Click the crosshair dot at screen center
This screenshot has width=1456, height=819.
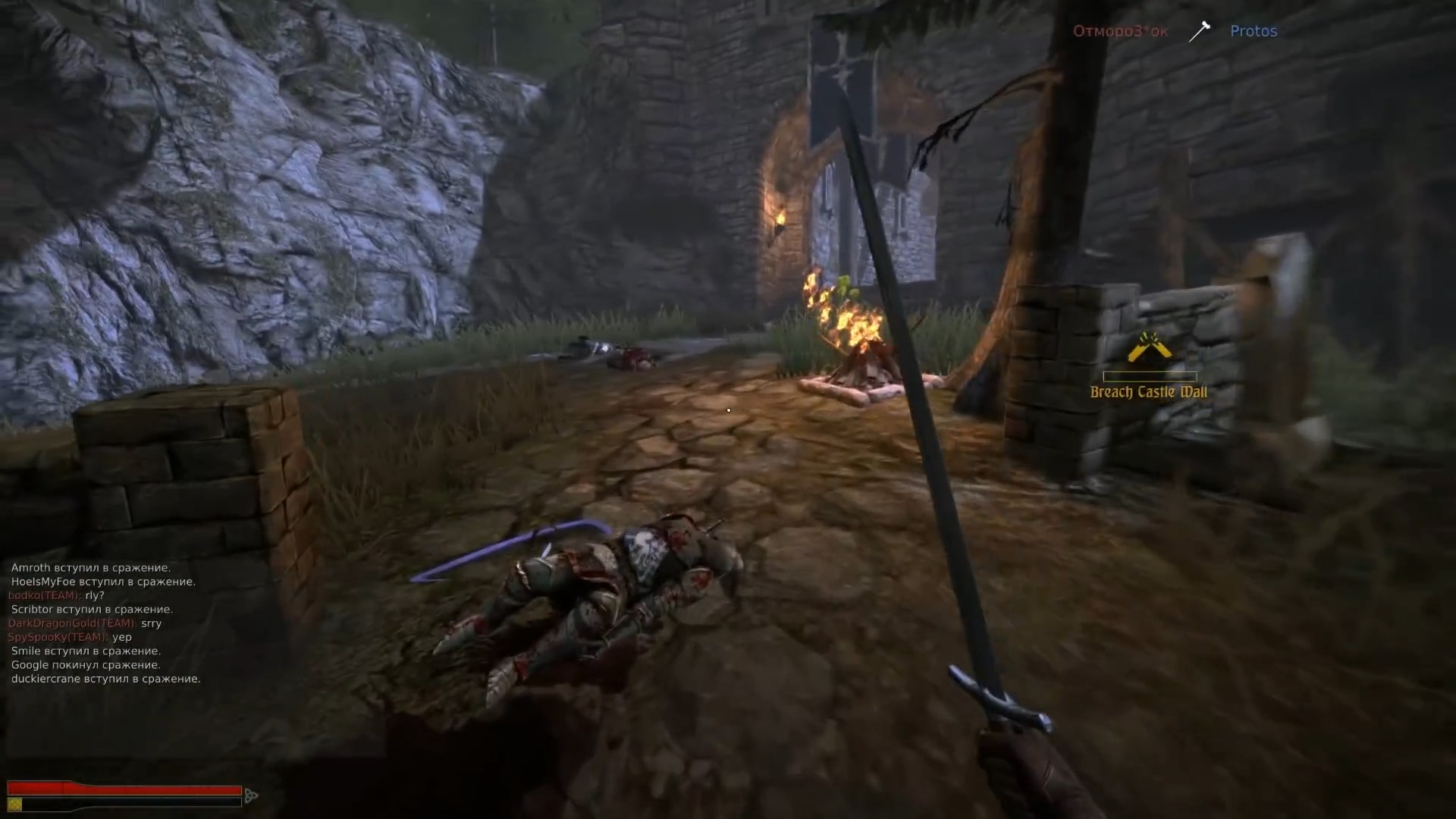(728, 409)
